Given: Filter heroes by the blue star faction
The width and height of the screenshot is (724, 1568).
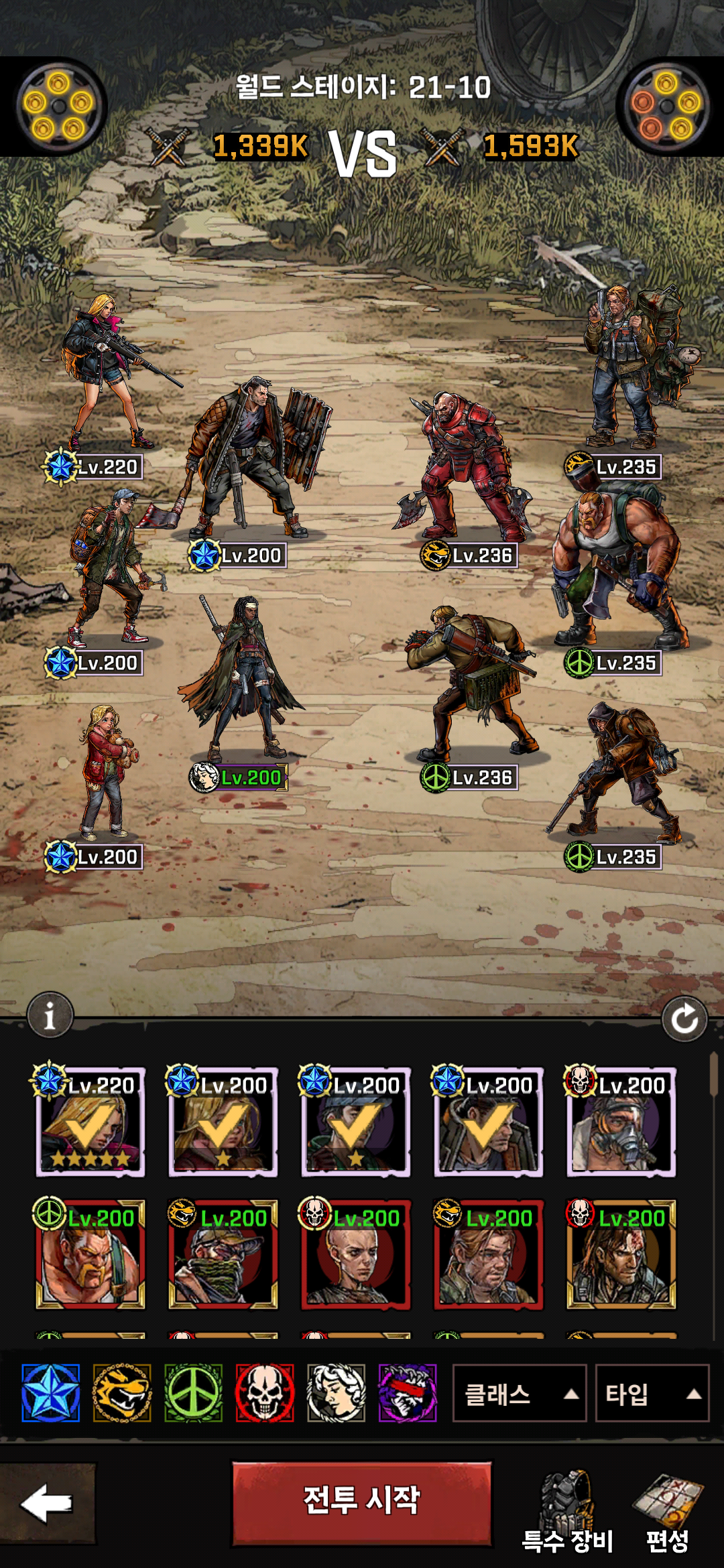Looking at the screenshot, I should click(51, 1393).
